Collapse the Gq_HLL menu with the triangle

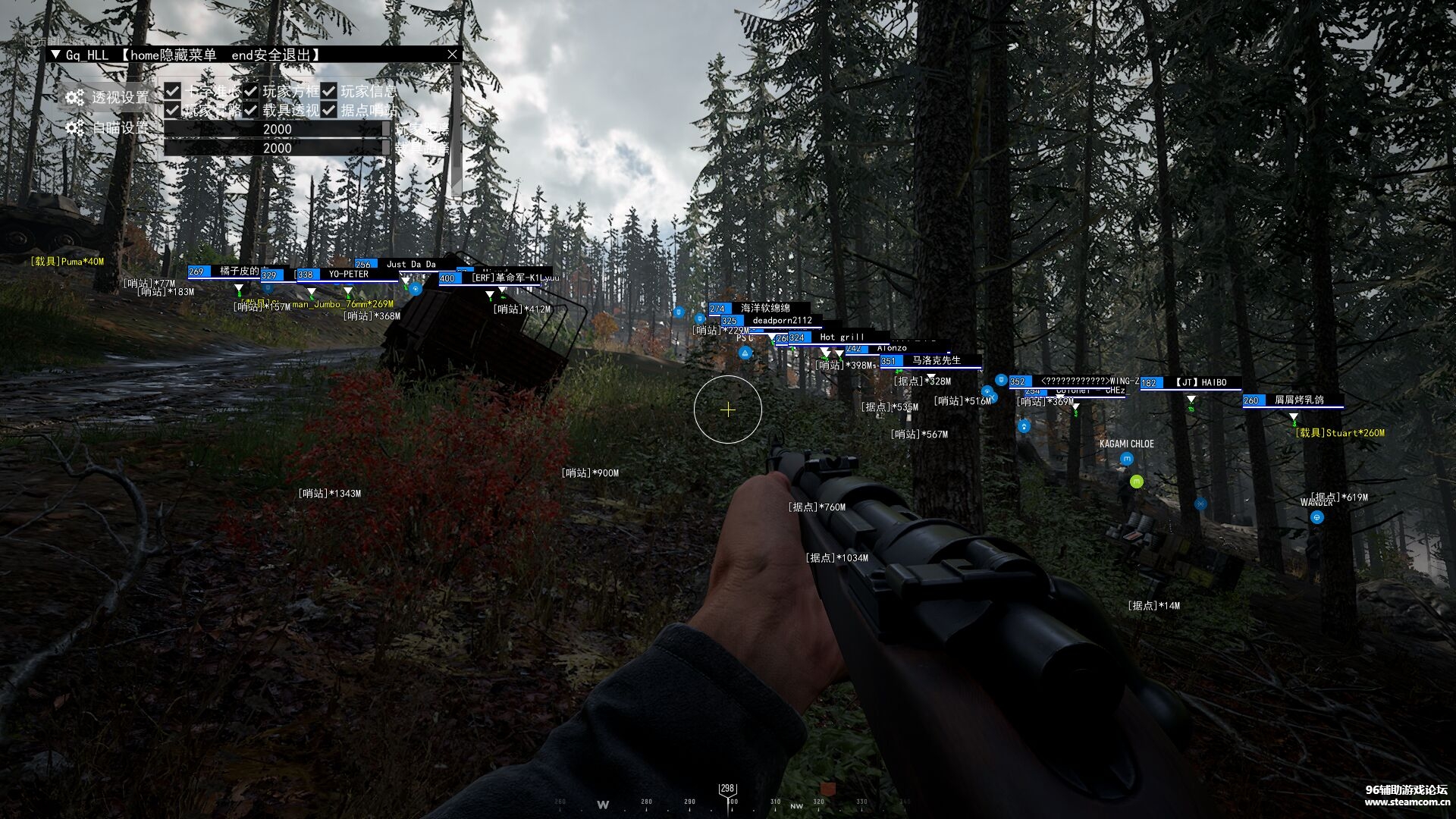[x=55, y=55]
